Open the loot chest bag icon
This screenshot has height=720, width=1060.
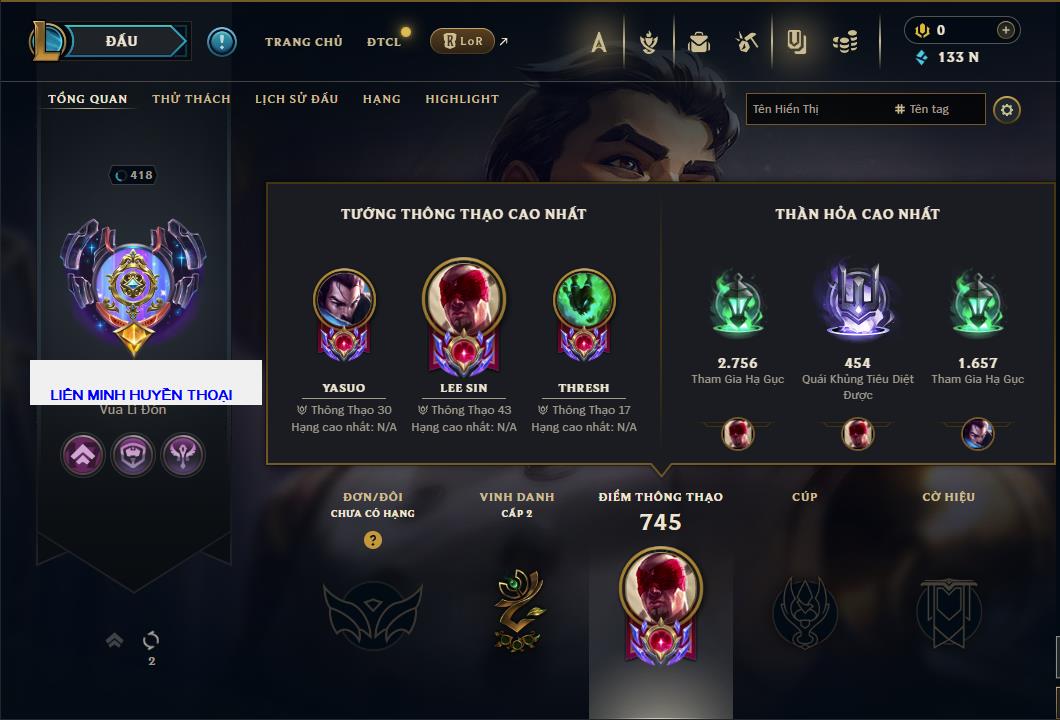(x=699, y=42)
